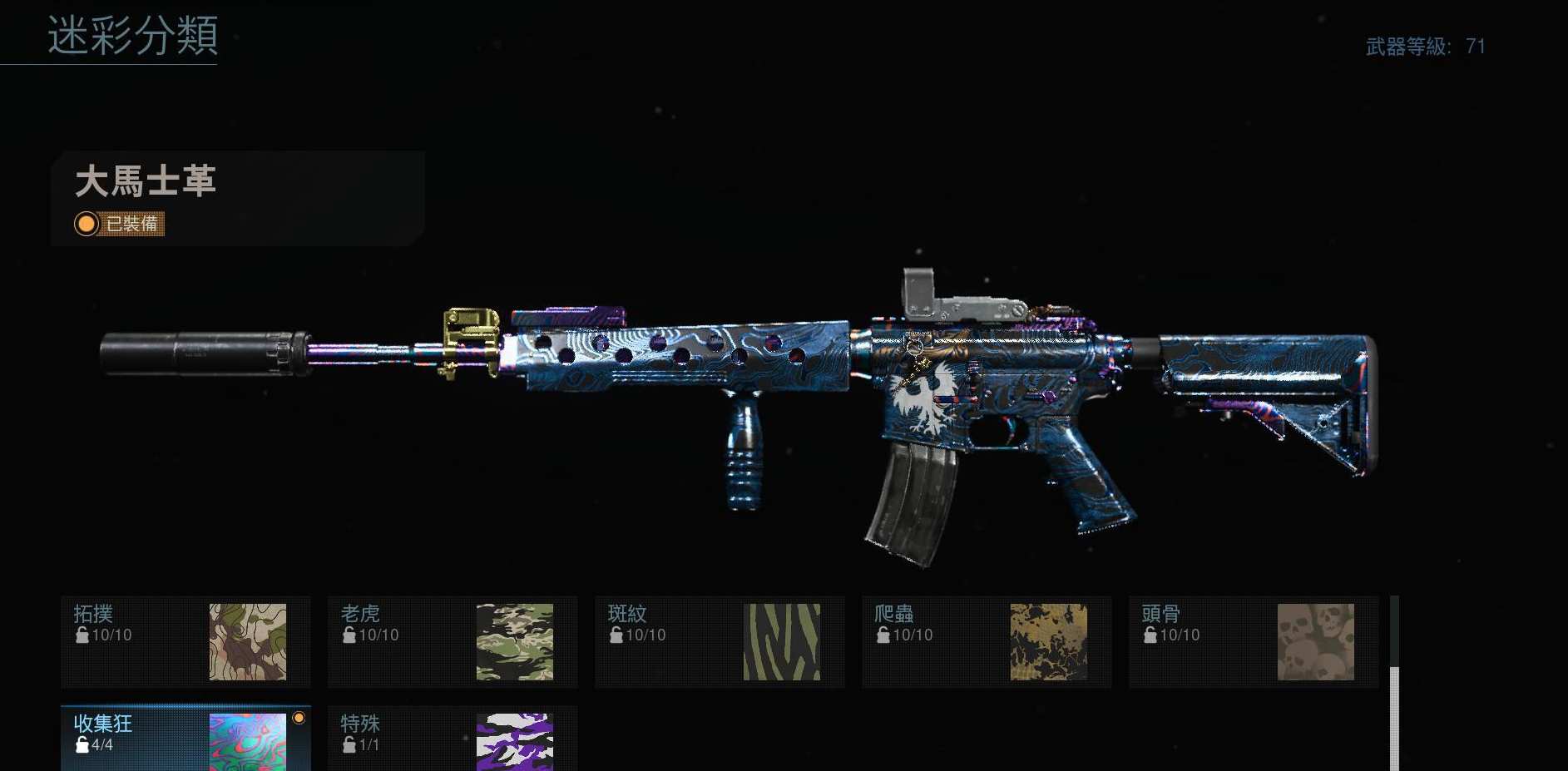Open the 收集狂 camo category

pos(185,739)
